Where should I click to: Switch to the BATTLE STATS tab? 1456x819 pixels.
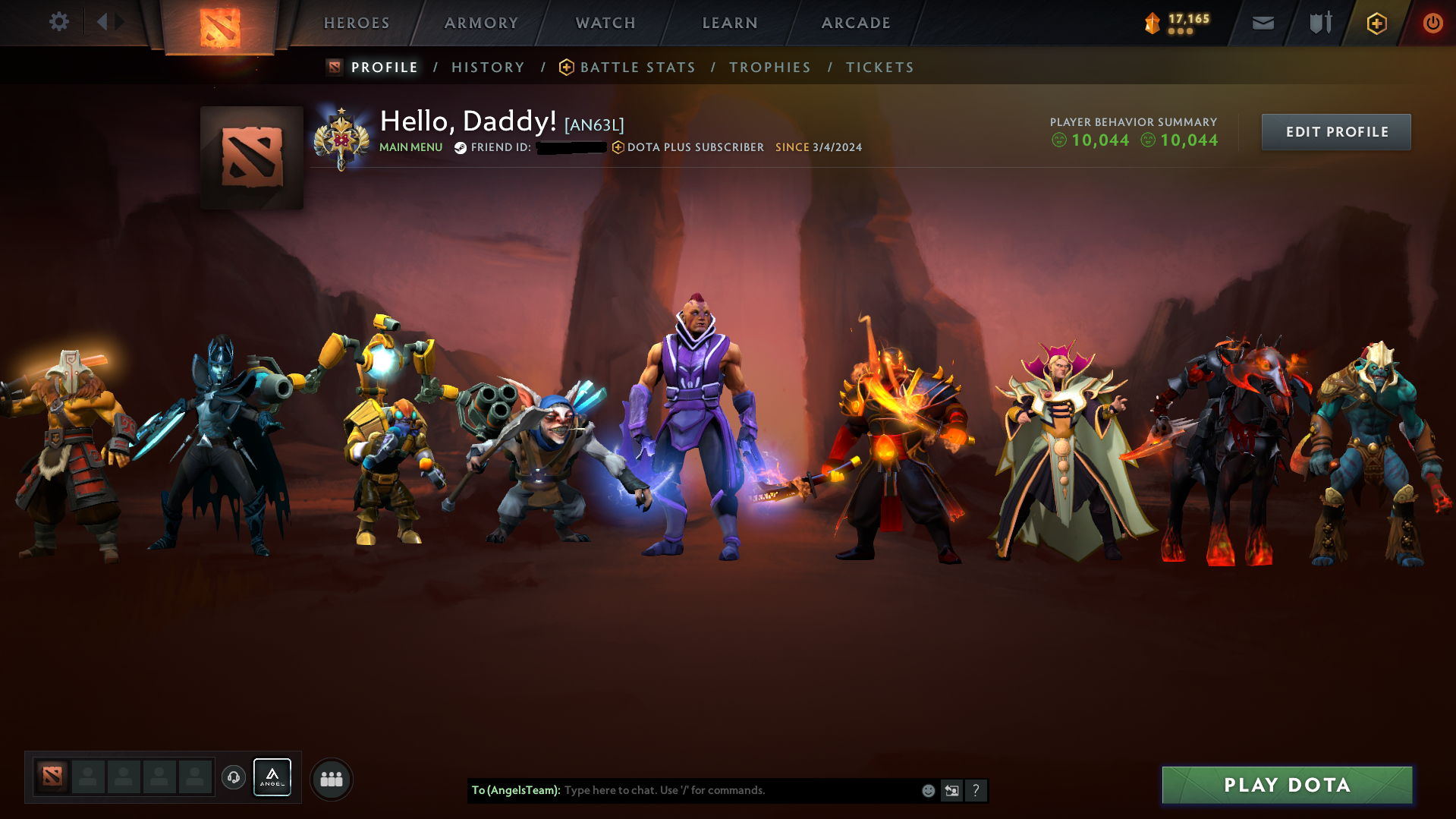637,67
